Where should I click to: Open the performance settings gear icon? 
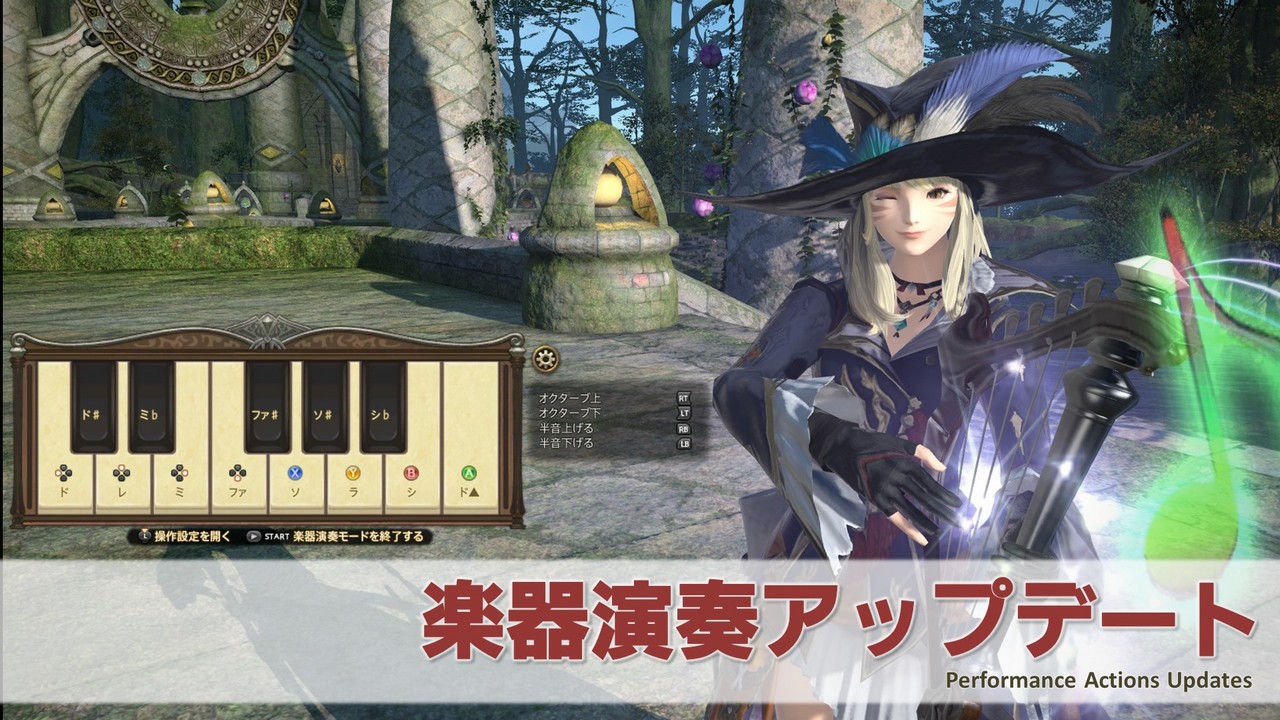545,359
